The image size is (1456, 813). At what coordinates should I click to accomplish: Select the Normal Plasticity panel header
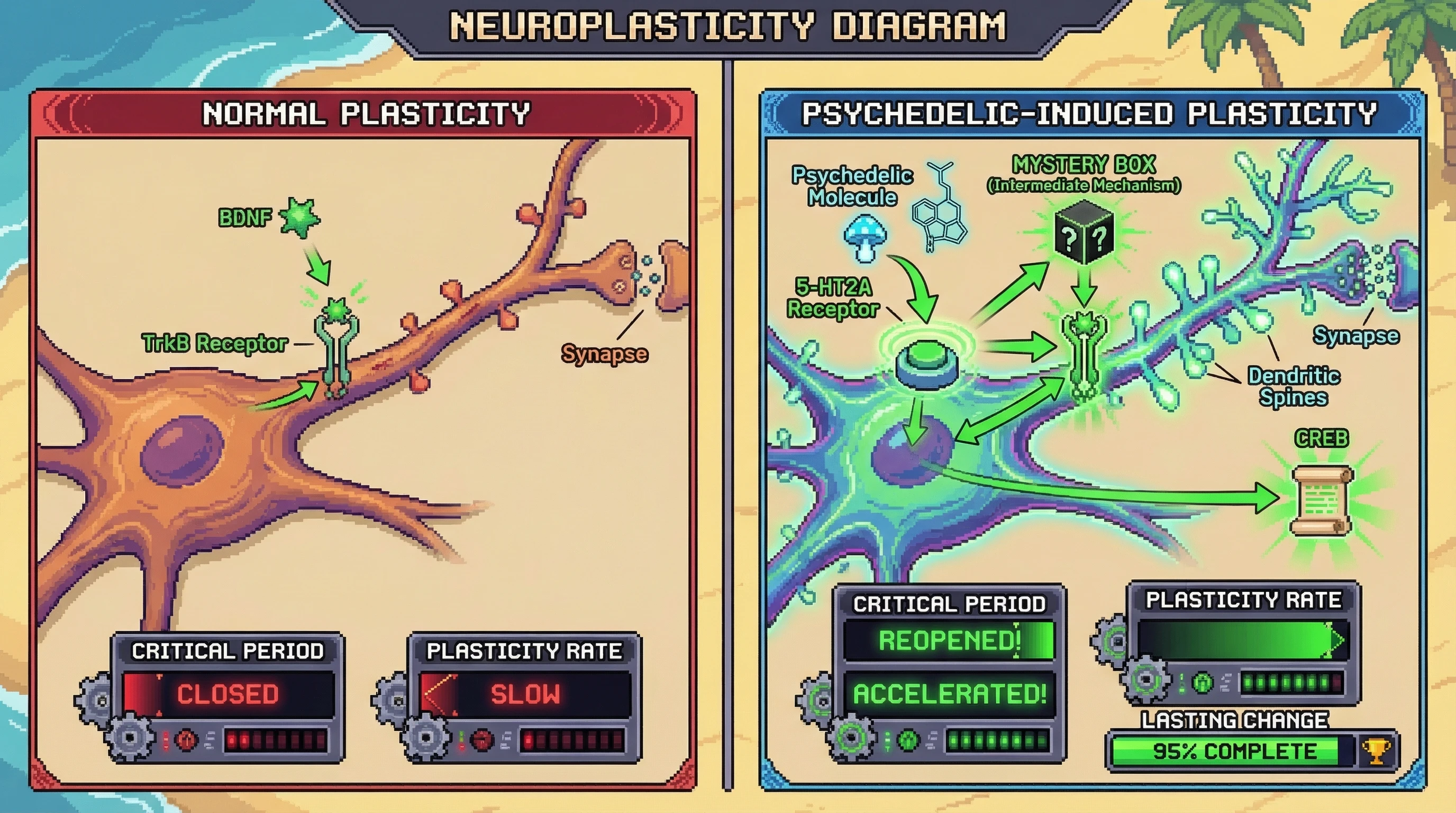pyautogui.click(x=365, y=113)
